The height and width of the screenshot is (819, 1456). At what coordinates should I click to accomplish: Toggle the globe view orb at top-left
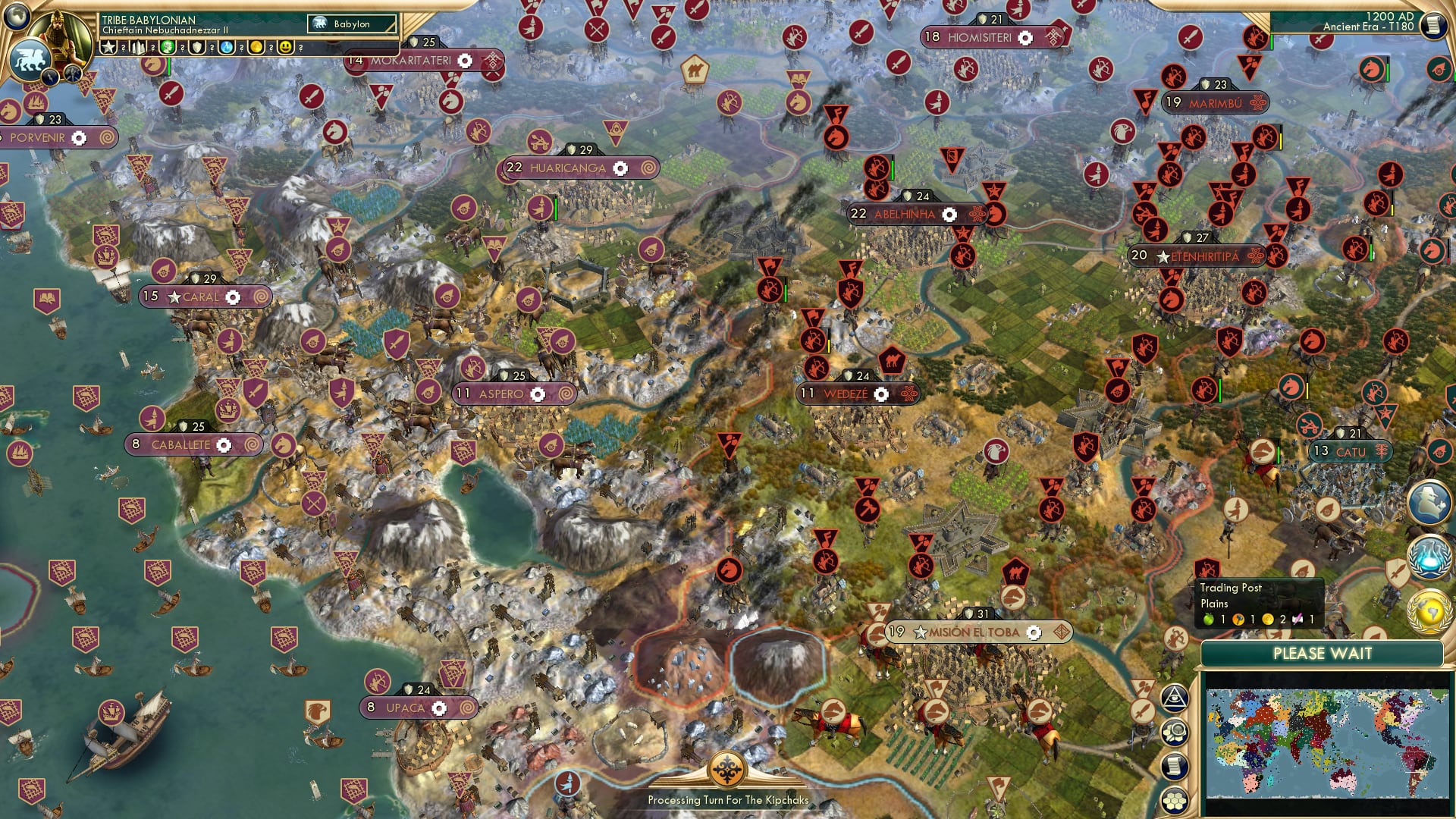(17, 17)
